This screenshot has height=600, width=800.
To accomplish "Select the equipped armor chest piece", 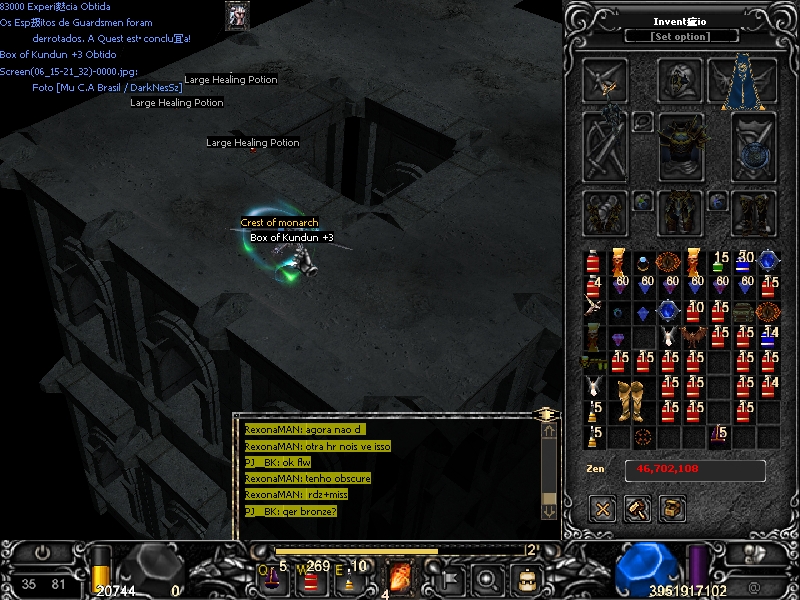I will (681, 143).
